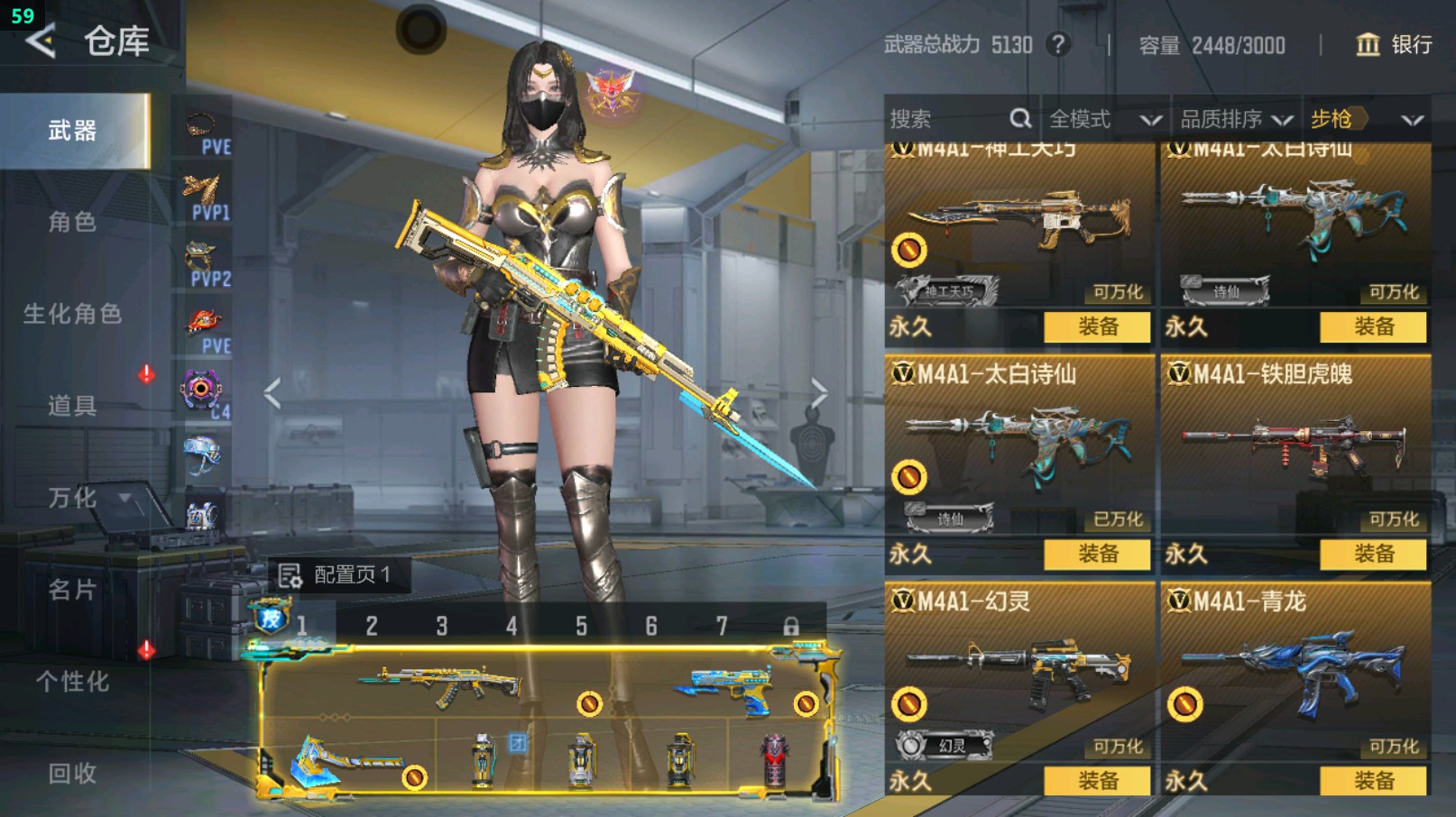Select the 武器 category tab
This screenshot has height=817, width=1456.
click(73, 132)
